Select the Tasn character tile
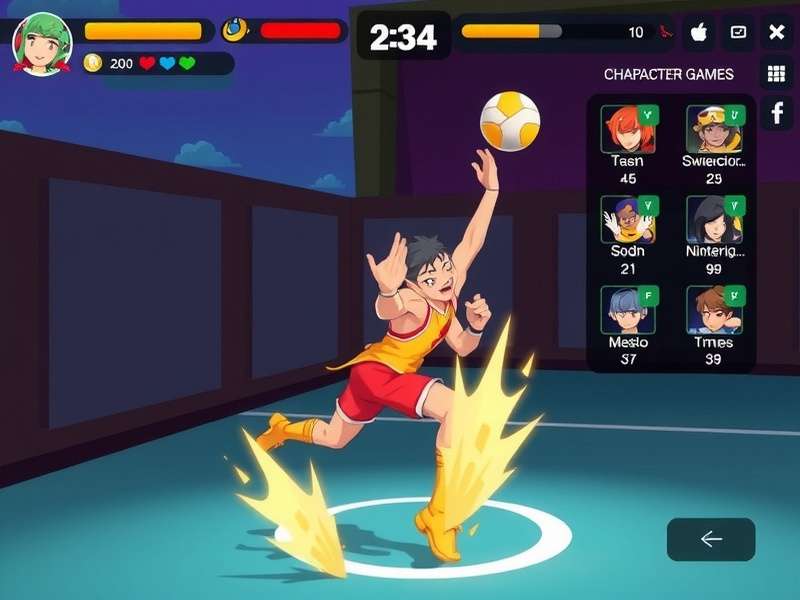 point(628,129)
